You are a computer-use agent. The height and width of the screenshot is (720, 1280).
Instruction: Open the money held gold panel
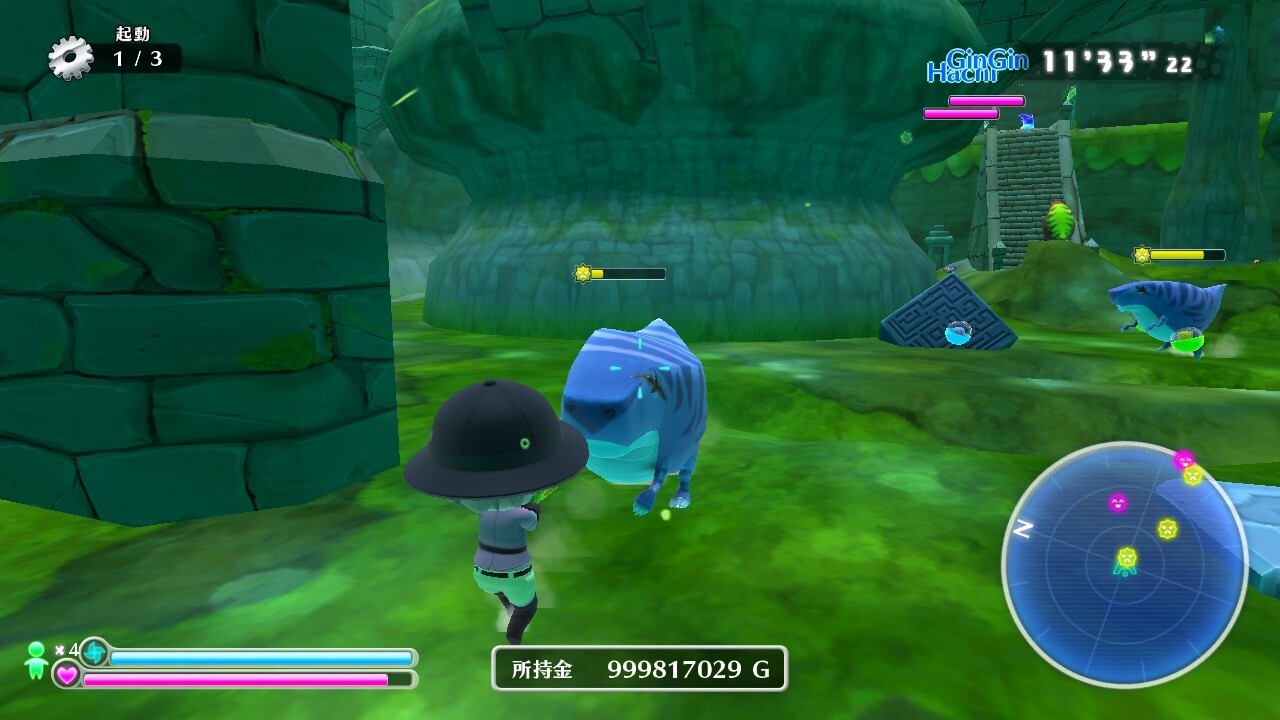[639, 669]
